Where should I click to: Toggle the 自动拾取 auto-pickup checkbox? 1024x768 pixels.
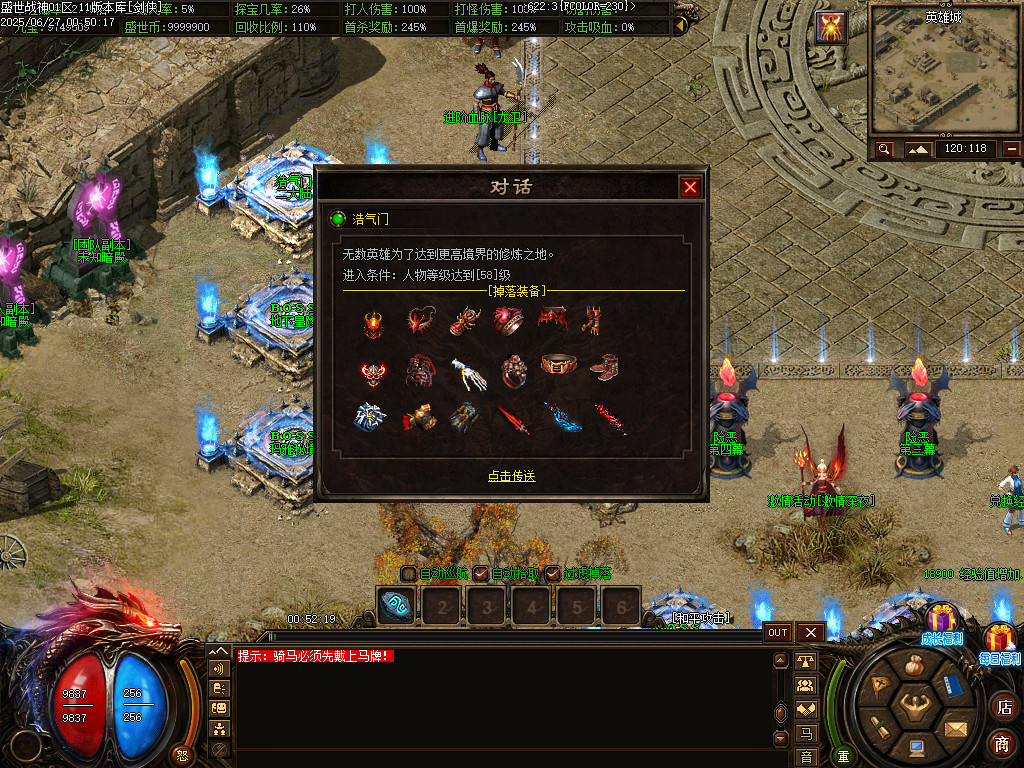[x=480, y=574]
